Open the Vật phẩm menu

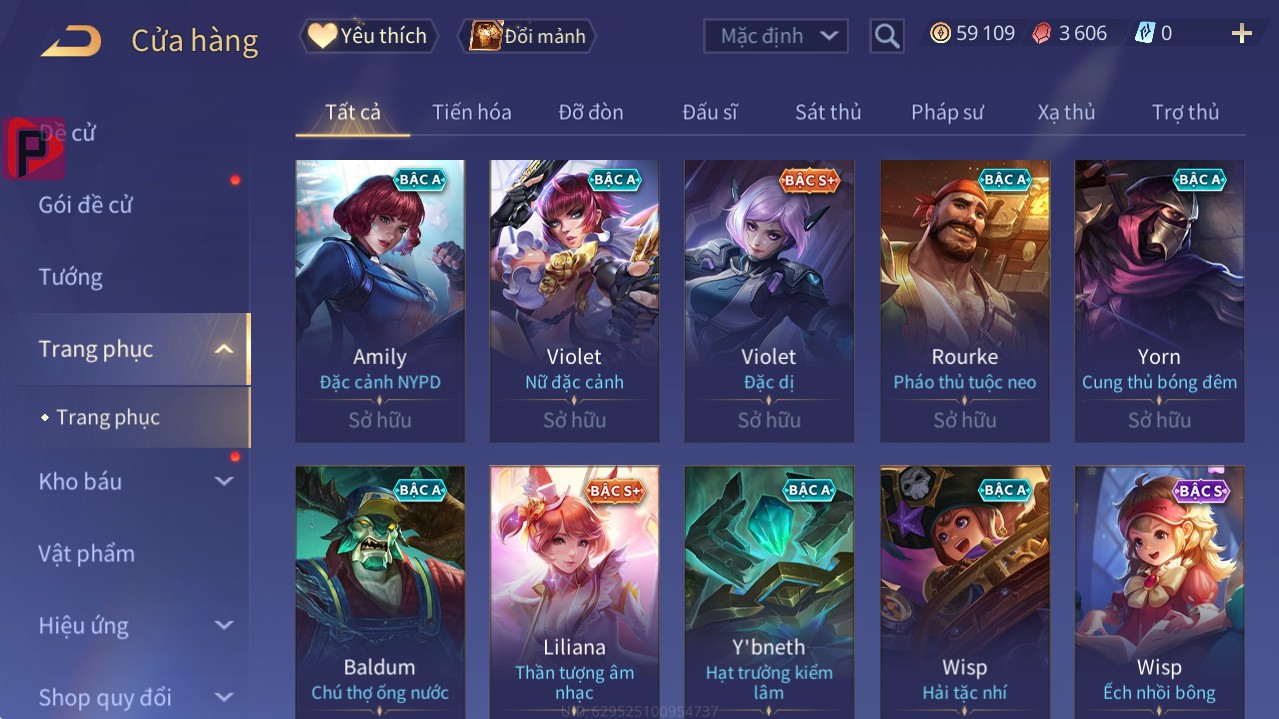click(x=86, y=553)
